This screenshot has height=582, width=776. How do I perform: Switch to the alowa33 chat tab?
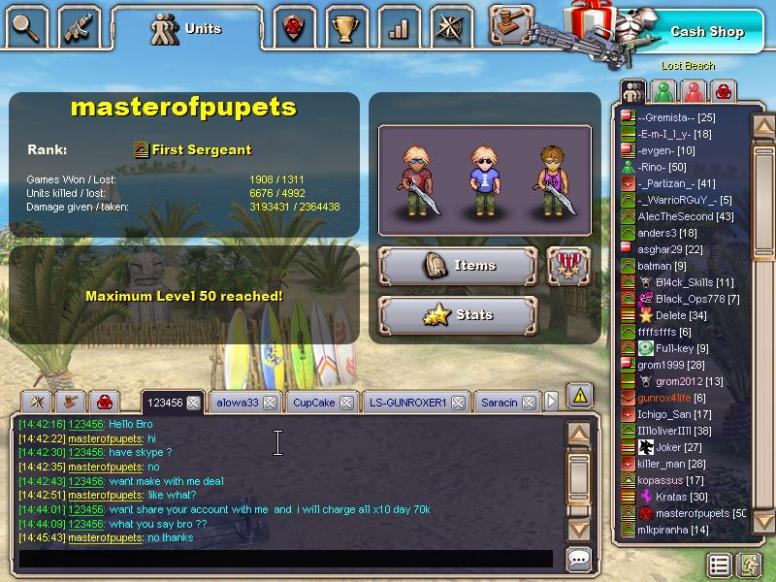[x=238, y=403]
